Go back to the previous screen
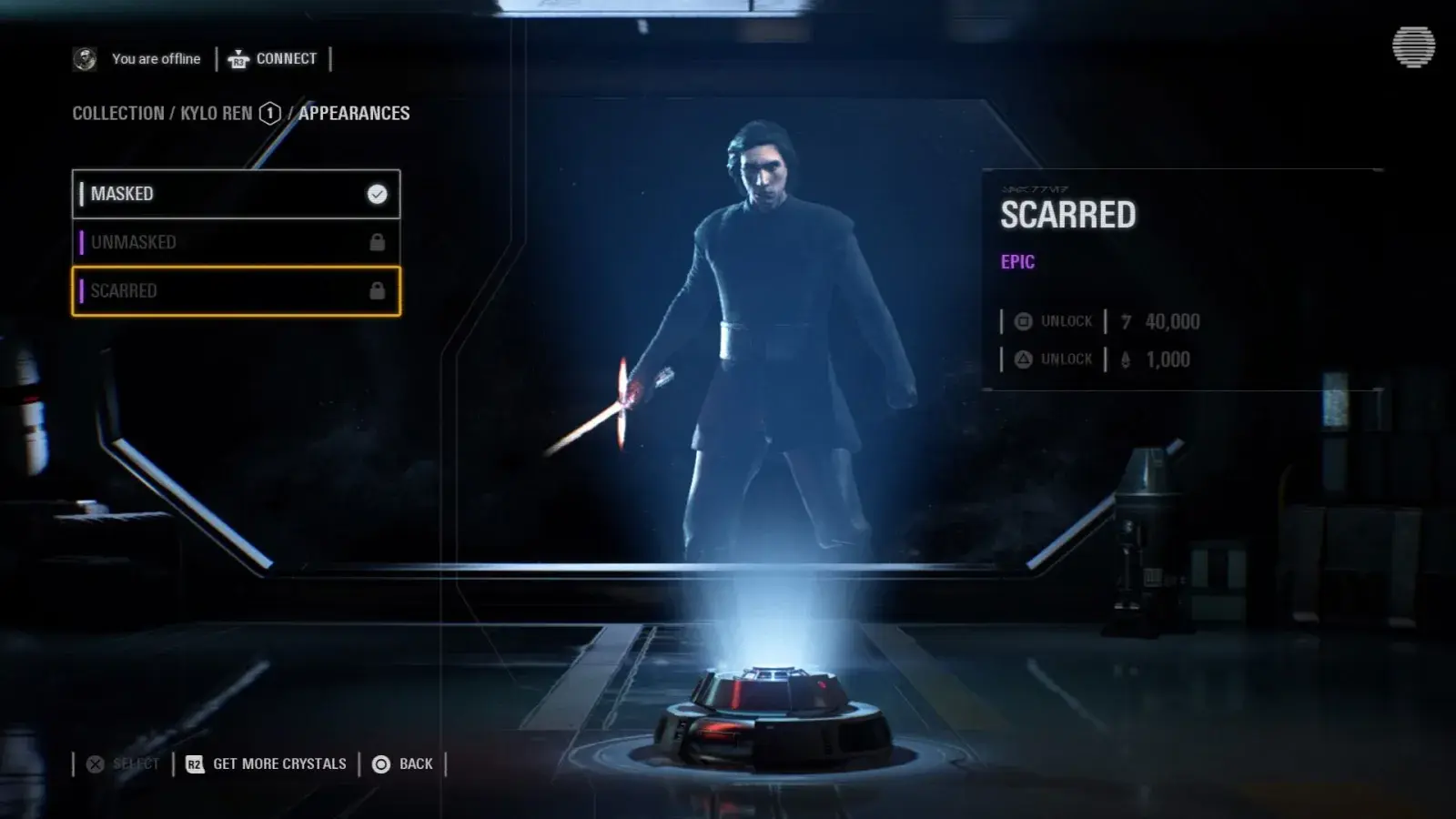Image resolution: width=1456 pixels, height=819 pixels. pyautogui.click(x=403, y=764)
